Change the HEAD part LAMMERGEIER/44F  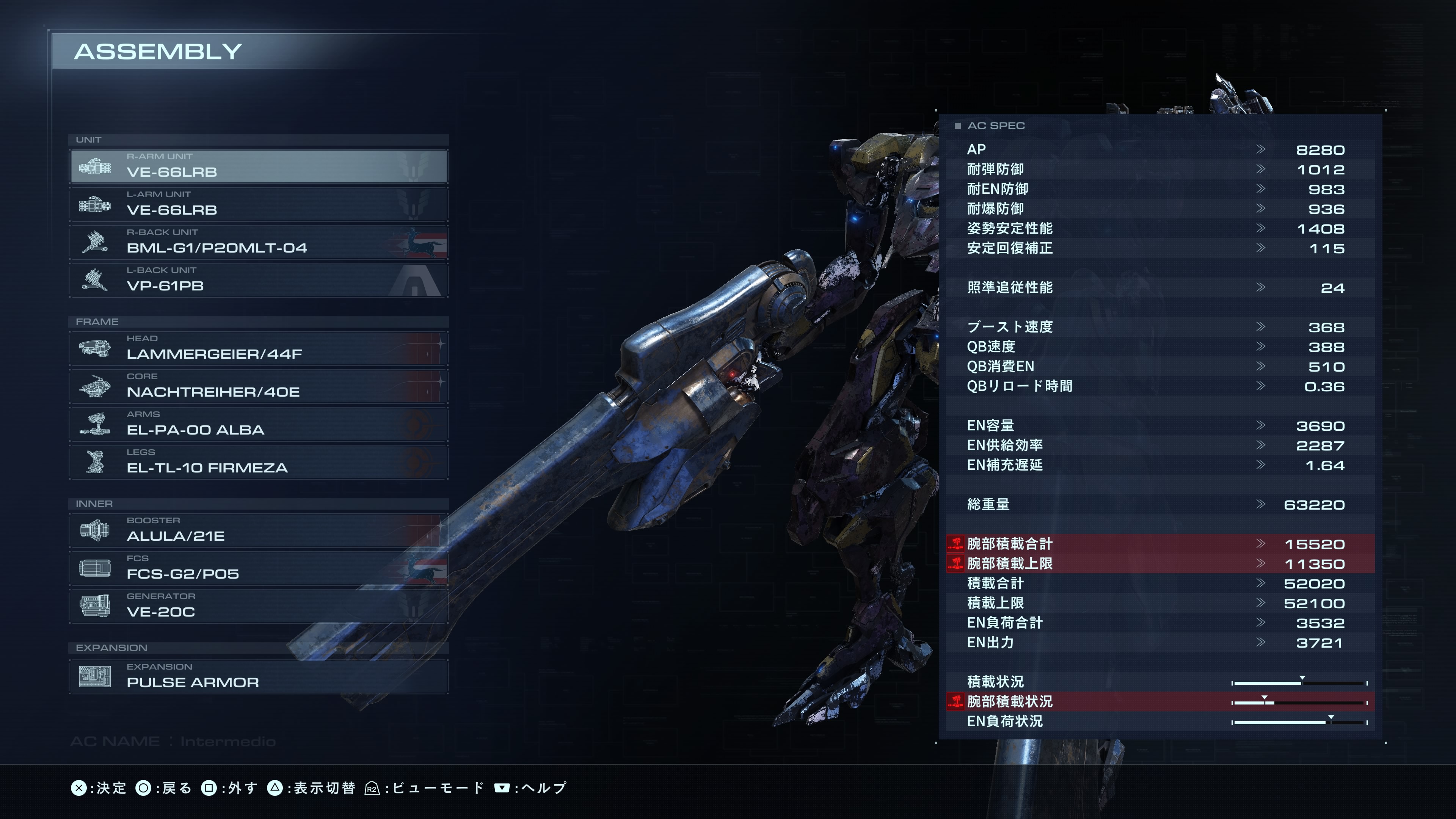259,348
